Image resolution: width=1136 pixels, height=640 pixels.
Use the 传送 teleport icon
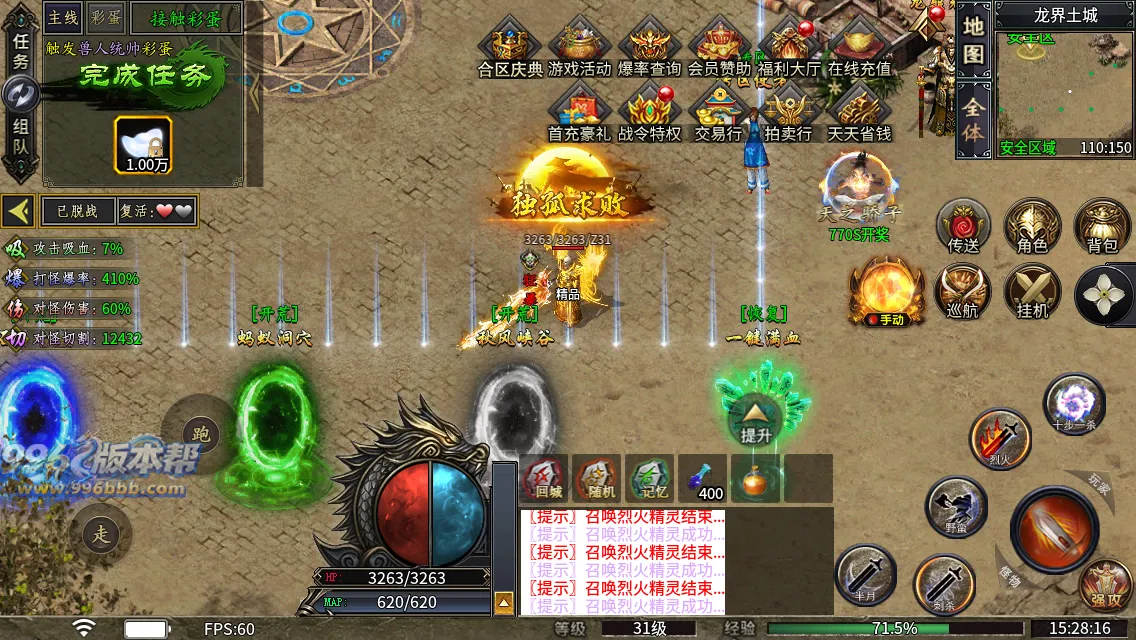[x=963, y=226]
